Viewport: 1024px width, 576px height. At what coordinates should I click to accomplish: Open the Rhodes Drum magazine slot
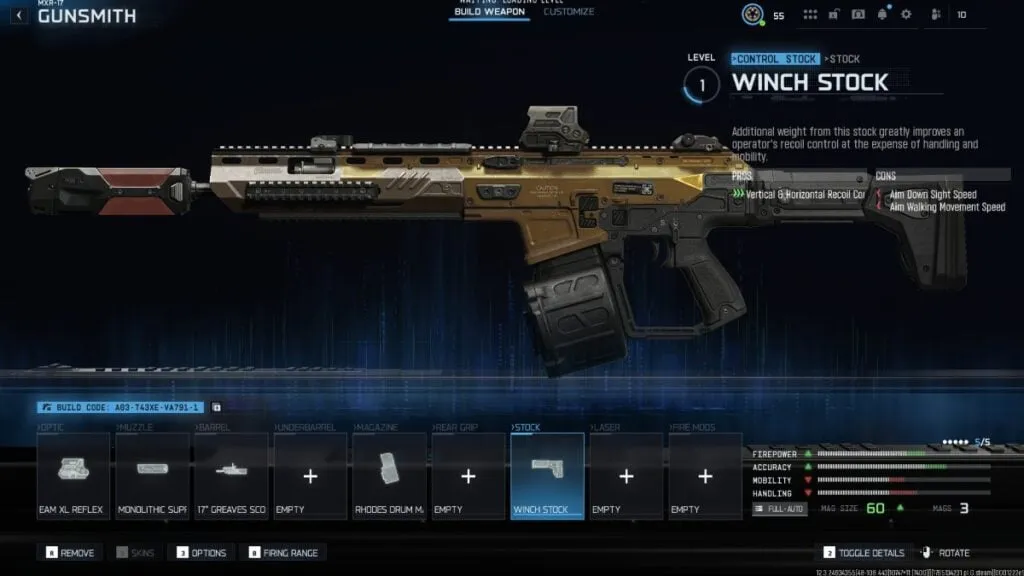click(389, 477)
